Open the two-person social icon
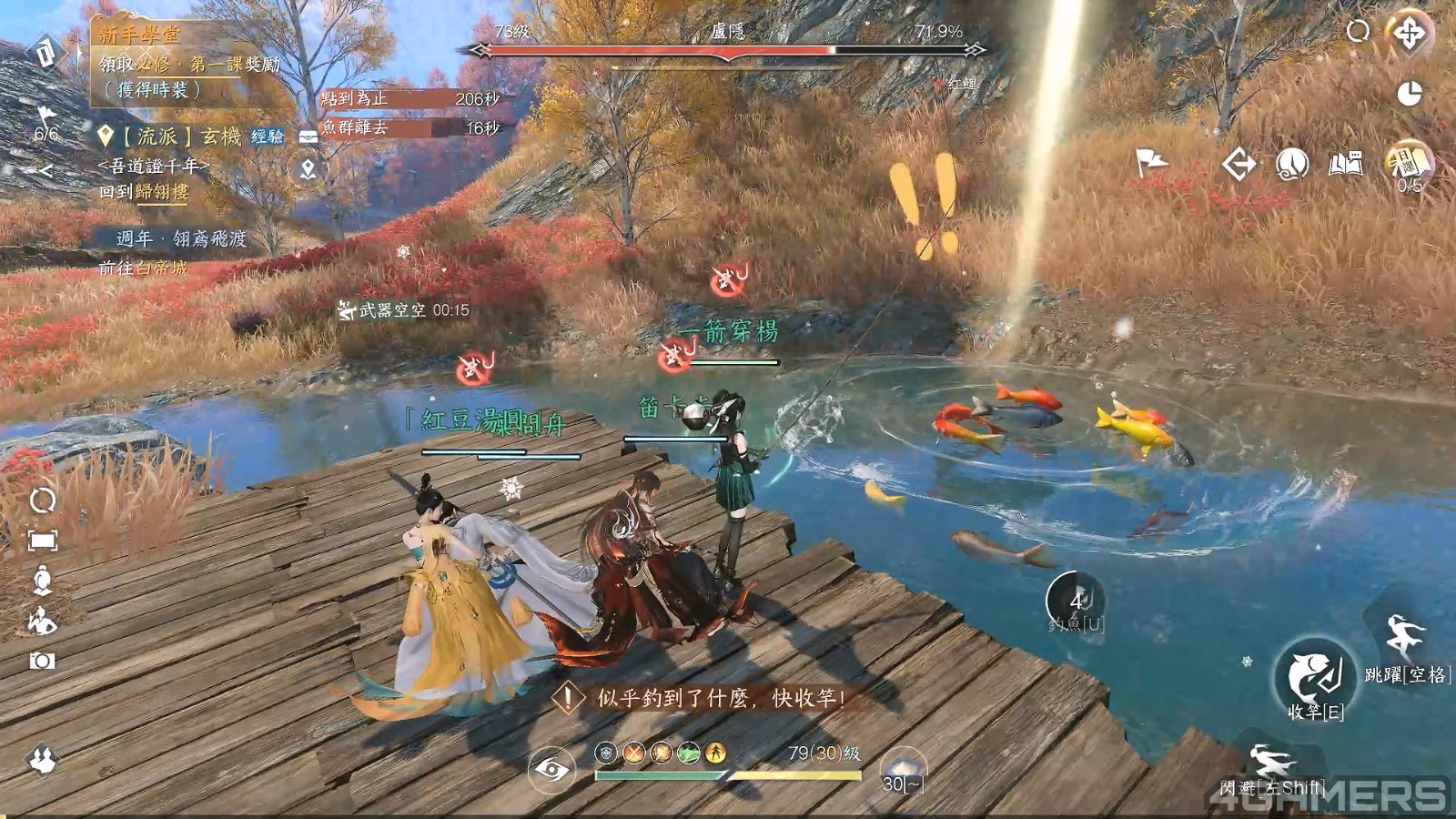This screenshot has width=1456, height=819. click(42, 759)
